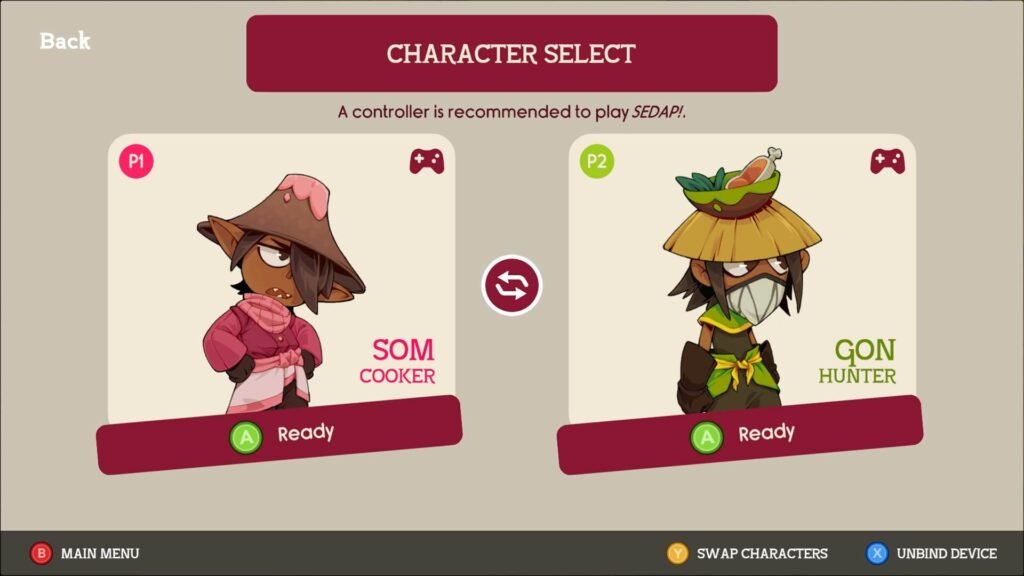Click player two's controller device icon
Screen dimensions: 1024x576
click(888, 161)
